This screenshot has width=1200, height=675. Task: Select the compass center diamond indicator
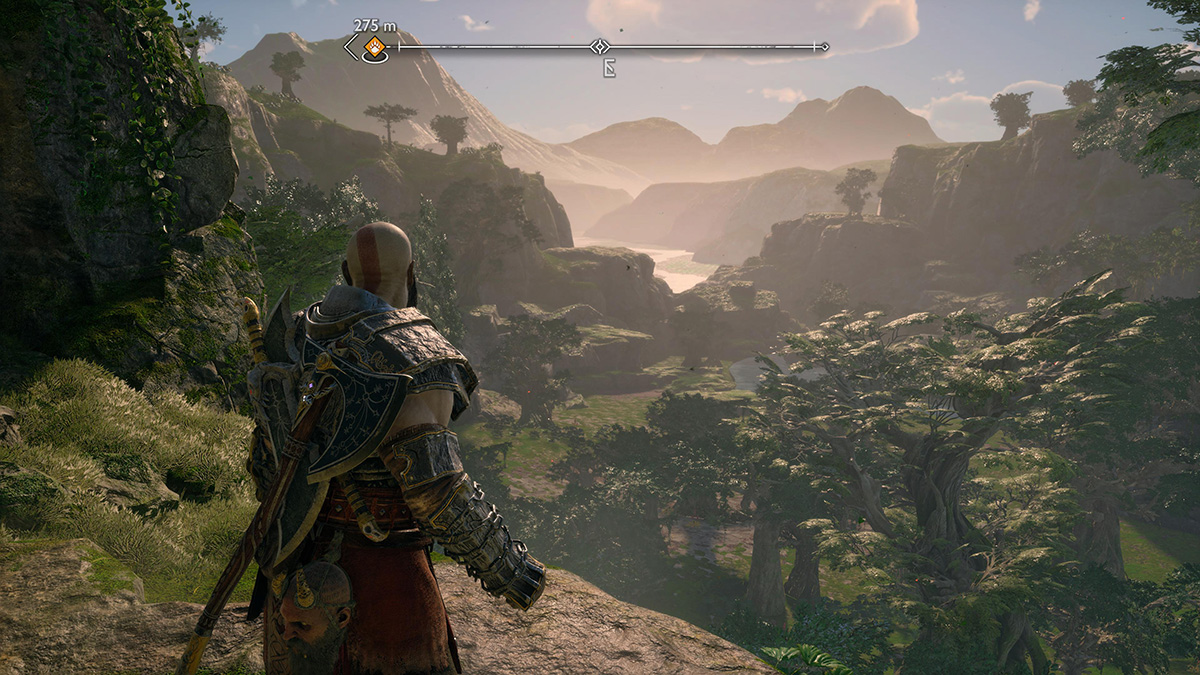(599, 46)
